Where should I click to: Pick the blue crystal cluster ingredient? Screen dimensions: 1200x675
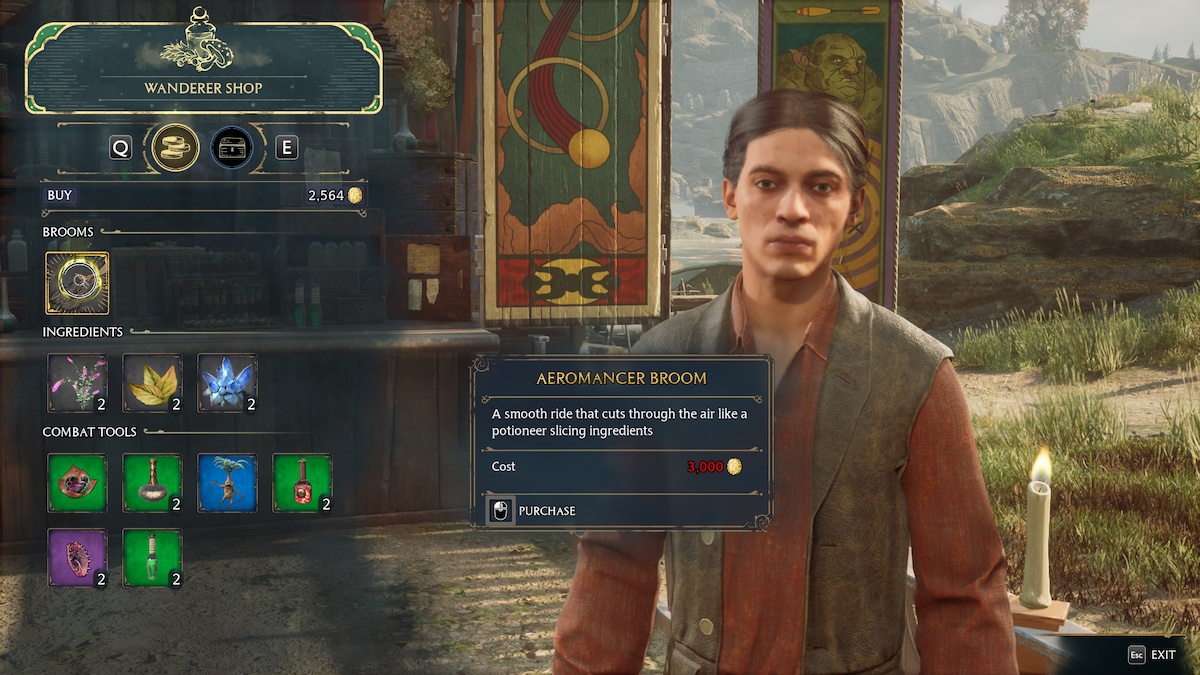click(x=227, y=383)
